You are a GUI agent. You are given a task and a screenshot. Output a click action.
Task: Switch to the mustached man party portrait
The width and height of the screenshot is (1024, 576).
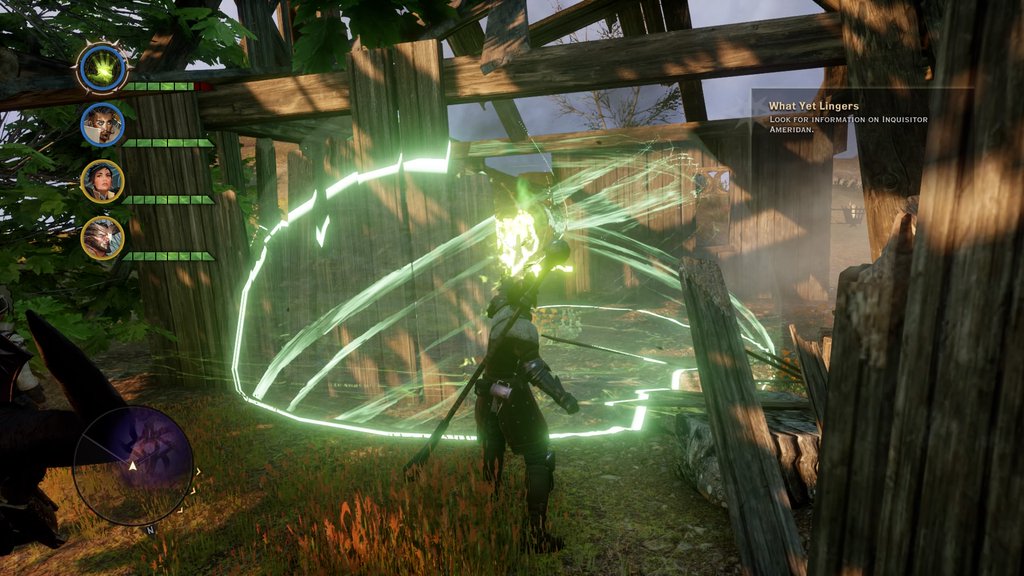(x=102, y=125)
